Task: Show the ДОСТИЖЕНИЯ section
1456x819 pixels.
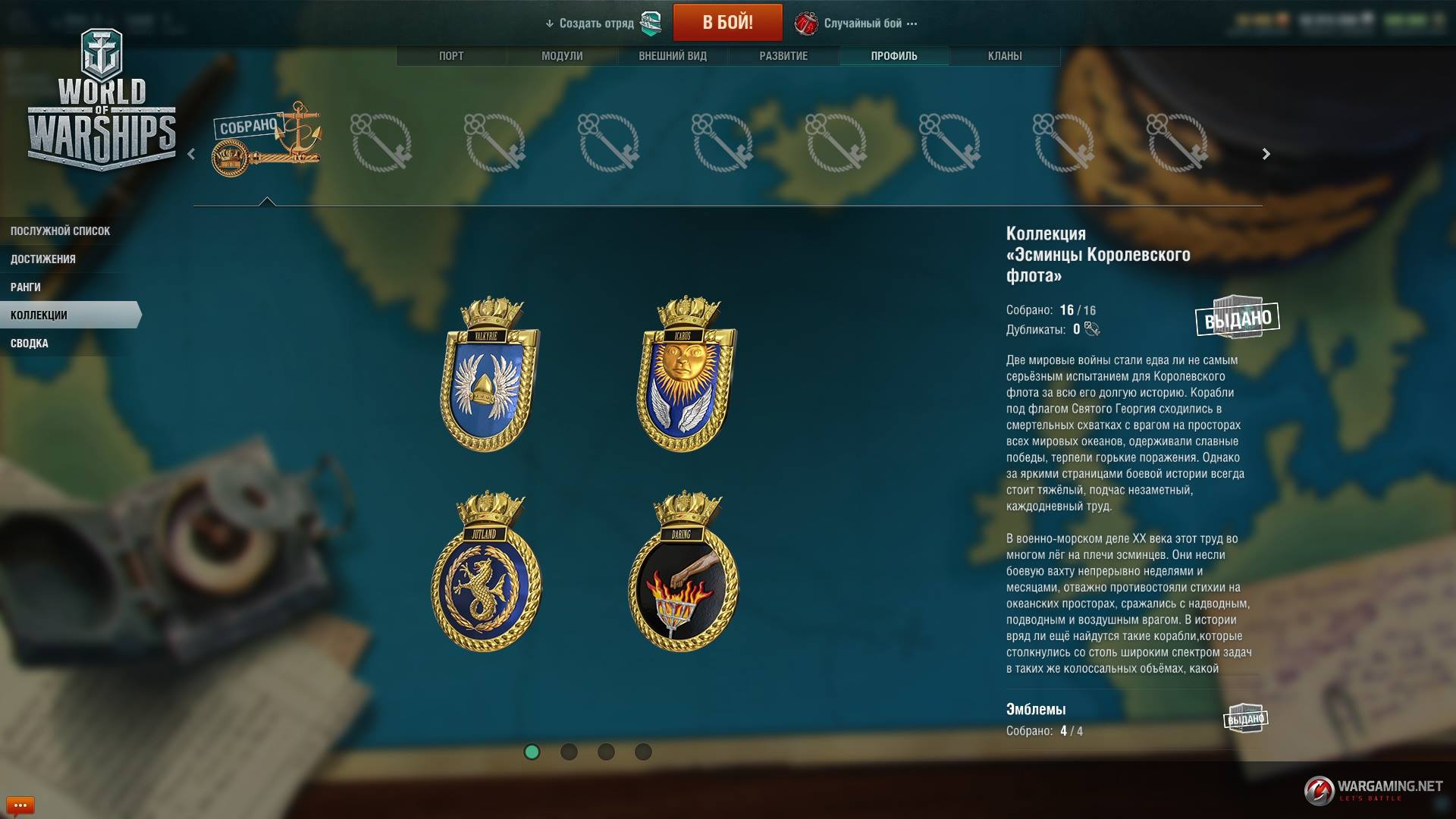Action: click(43, 259)
